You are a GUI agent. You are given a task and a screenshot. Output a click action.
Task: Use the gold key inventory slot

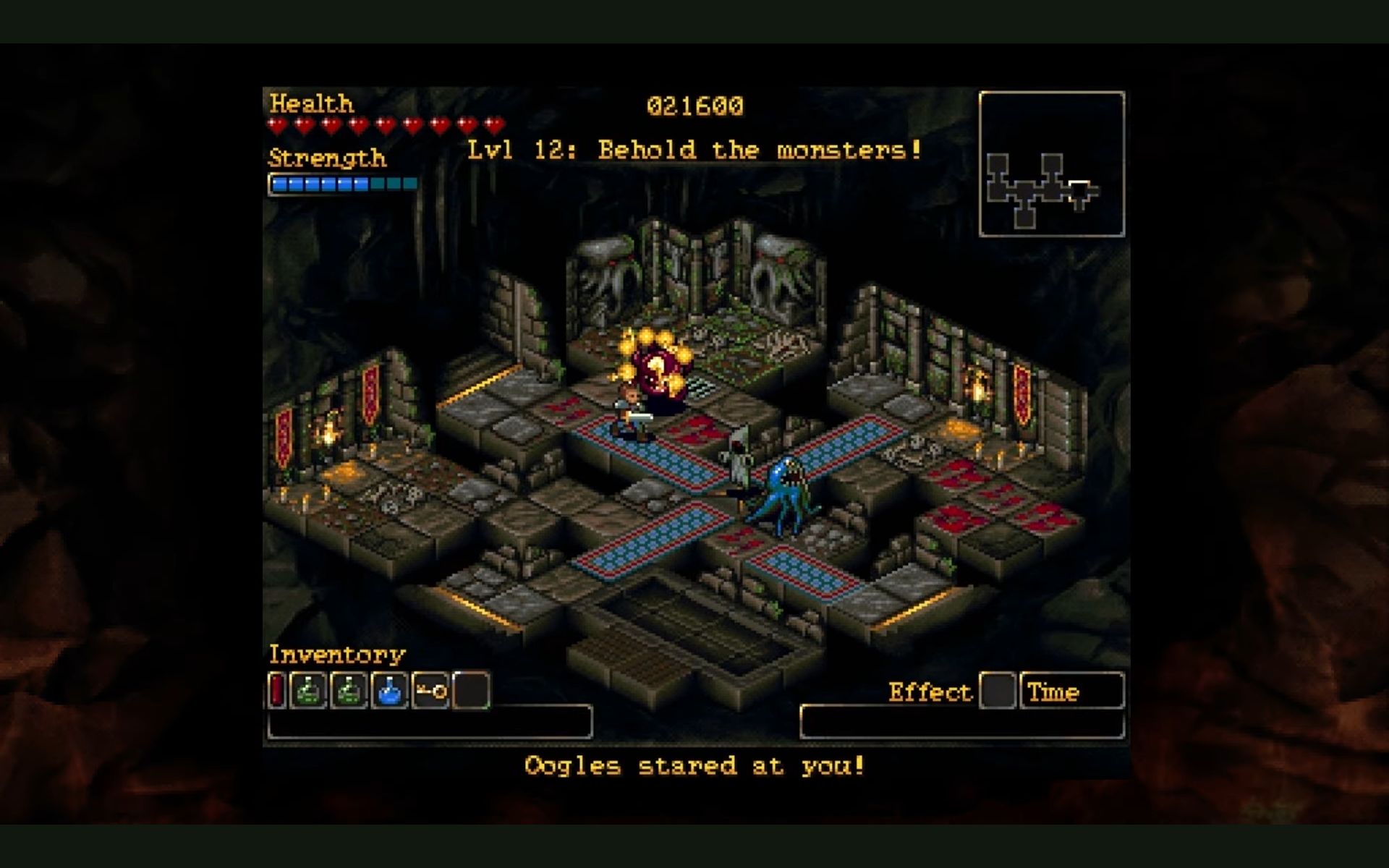431,690
